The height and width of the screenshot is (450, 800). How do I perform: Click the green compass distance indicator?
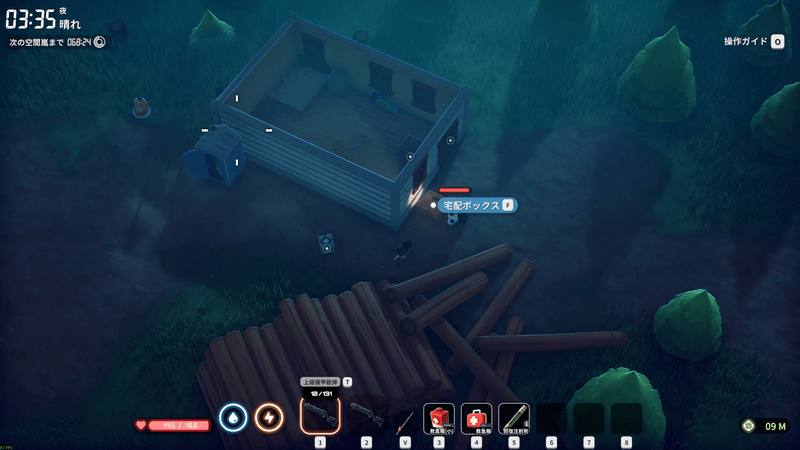(x=764, y=426)
